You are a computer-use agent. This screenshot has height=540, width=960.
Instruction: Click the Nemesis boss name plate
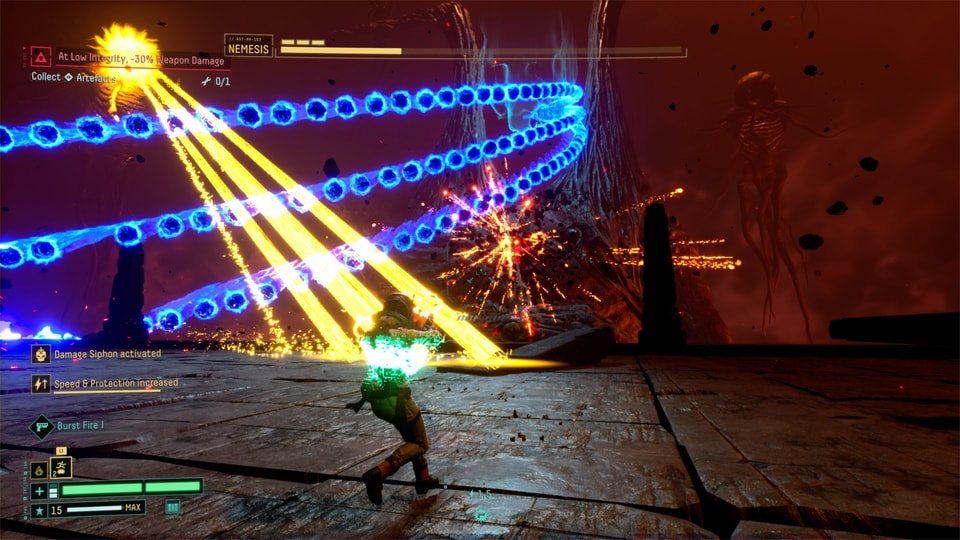pyautogui.click(x=249, y=46)
